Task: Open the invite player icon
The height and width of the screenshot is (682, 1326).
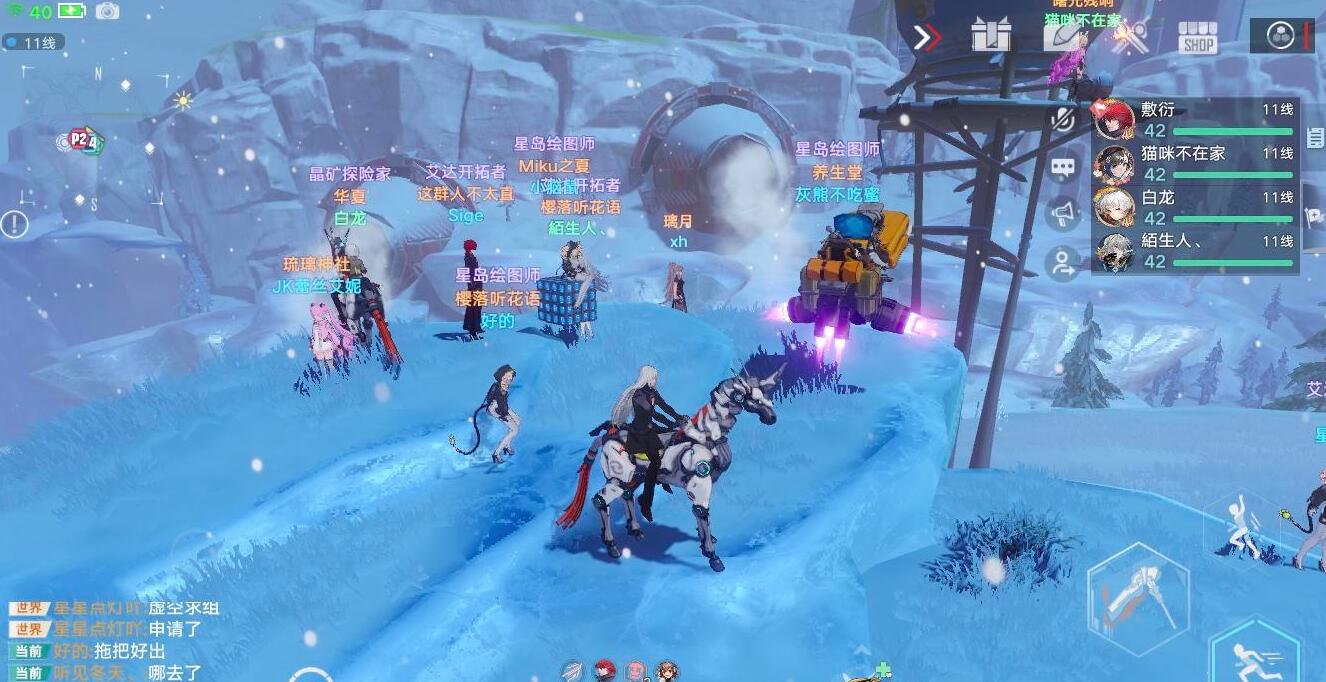Action: tap(1063, 262)
